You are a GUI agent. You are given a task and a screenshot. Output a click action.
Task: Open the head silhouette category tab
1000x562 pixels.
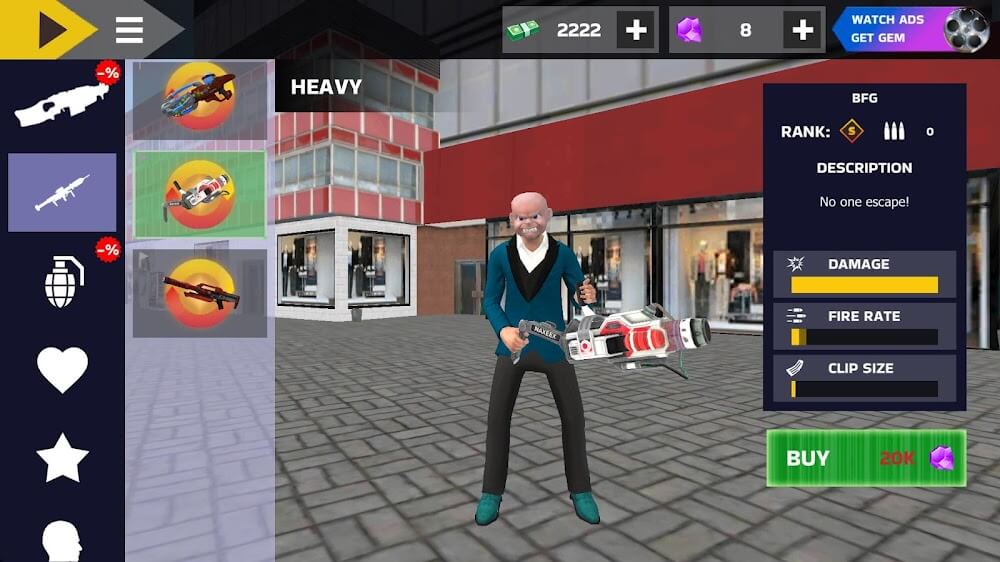point(62,540)
